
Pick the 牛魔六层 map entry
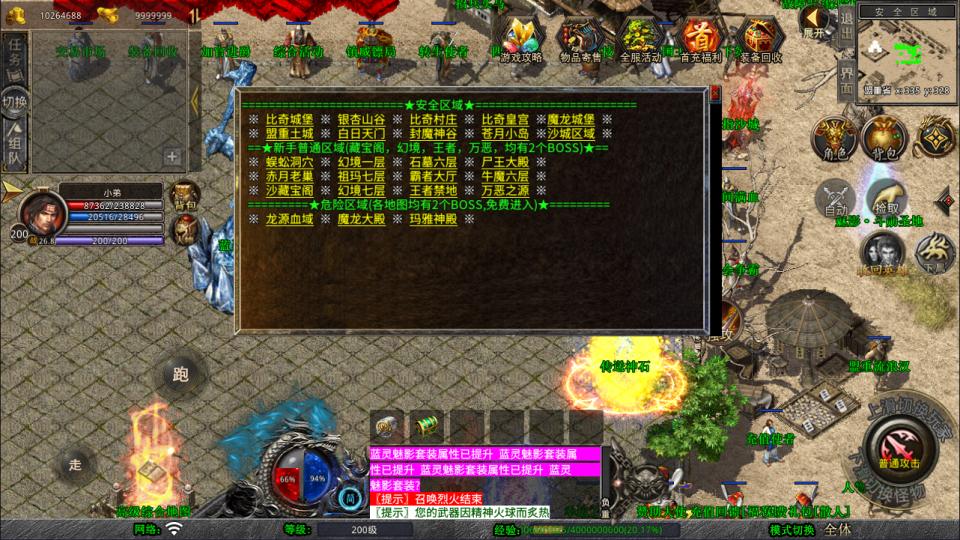coord(504,175)
